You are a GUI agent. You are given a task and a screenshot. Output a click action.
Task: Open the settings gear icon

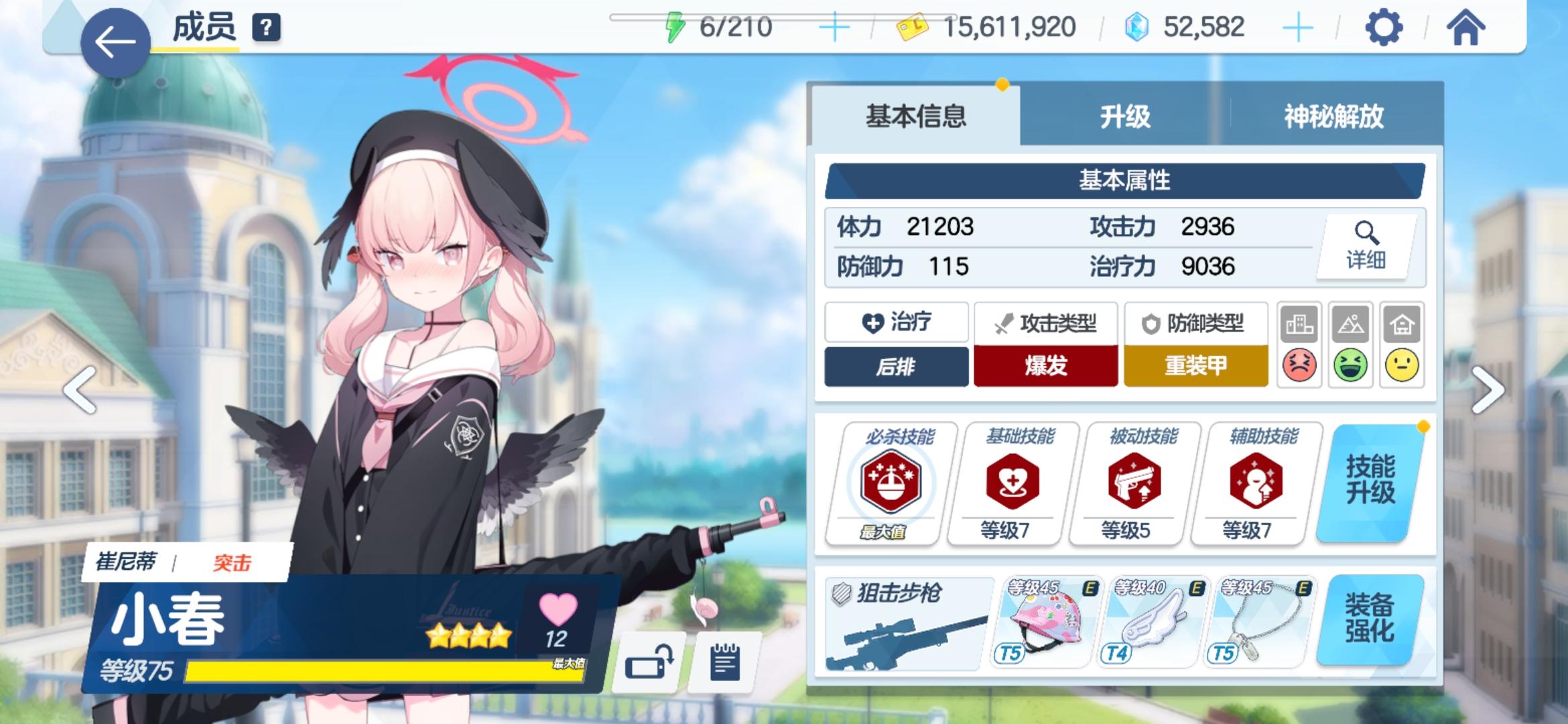[x=1383, y=28]
